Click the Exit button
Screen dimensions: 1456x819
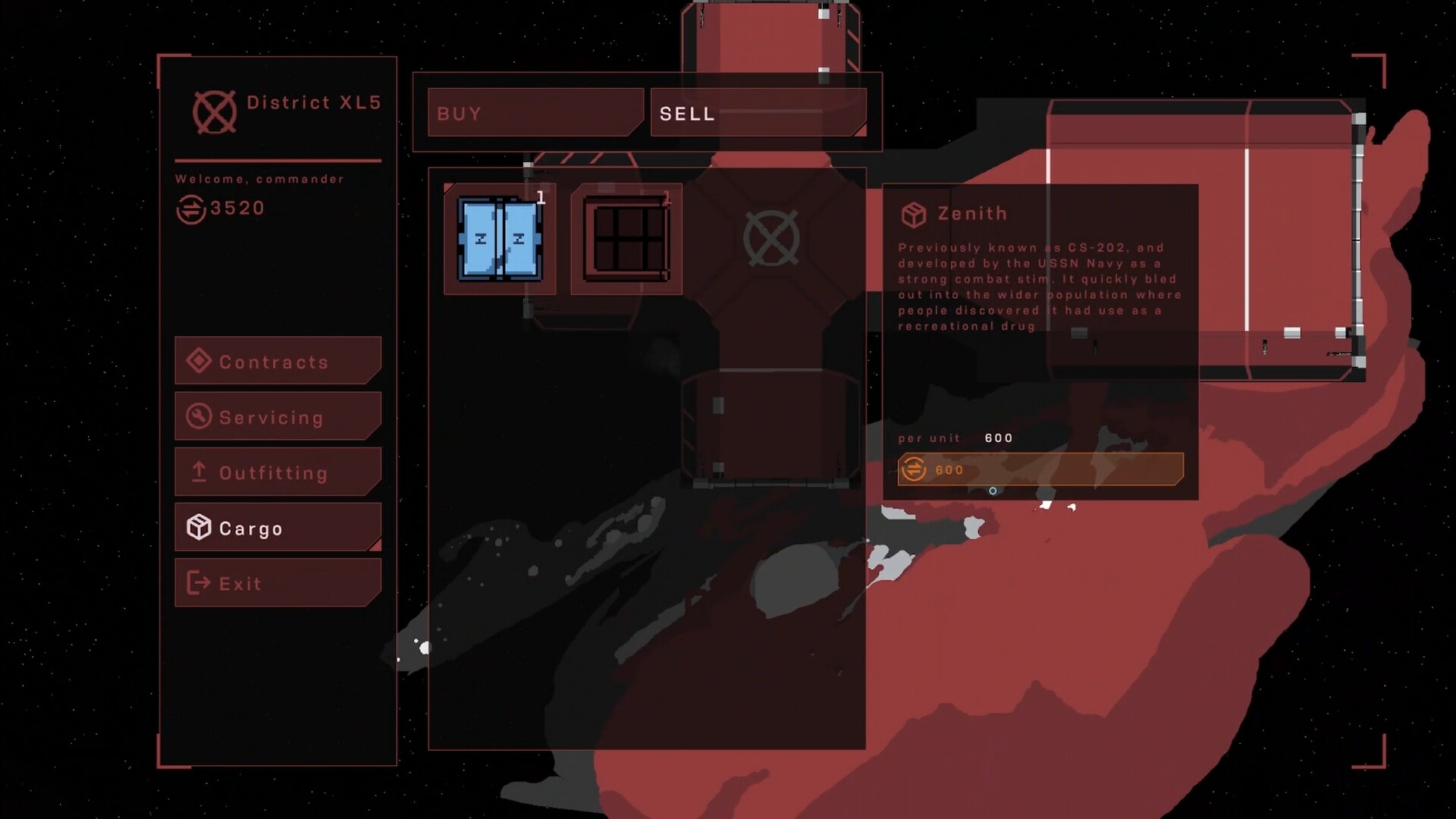(277, 583)
